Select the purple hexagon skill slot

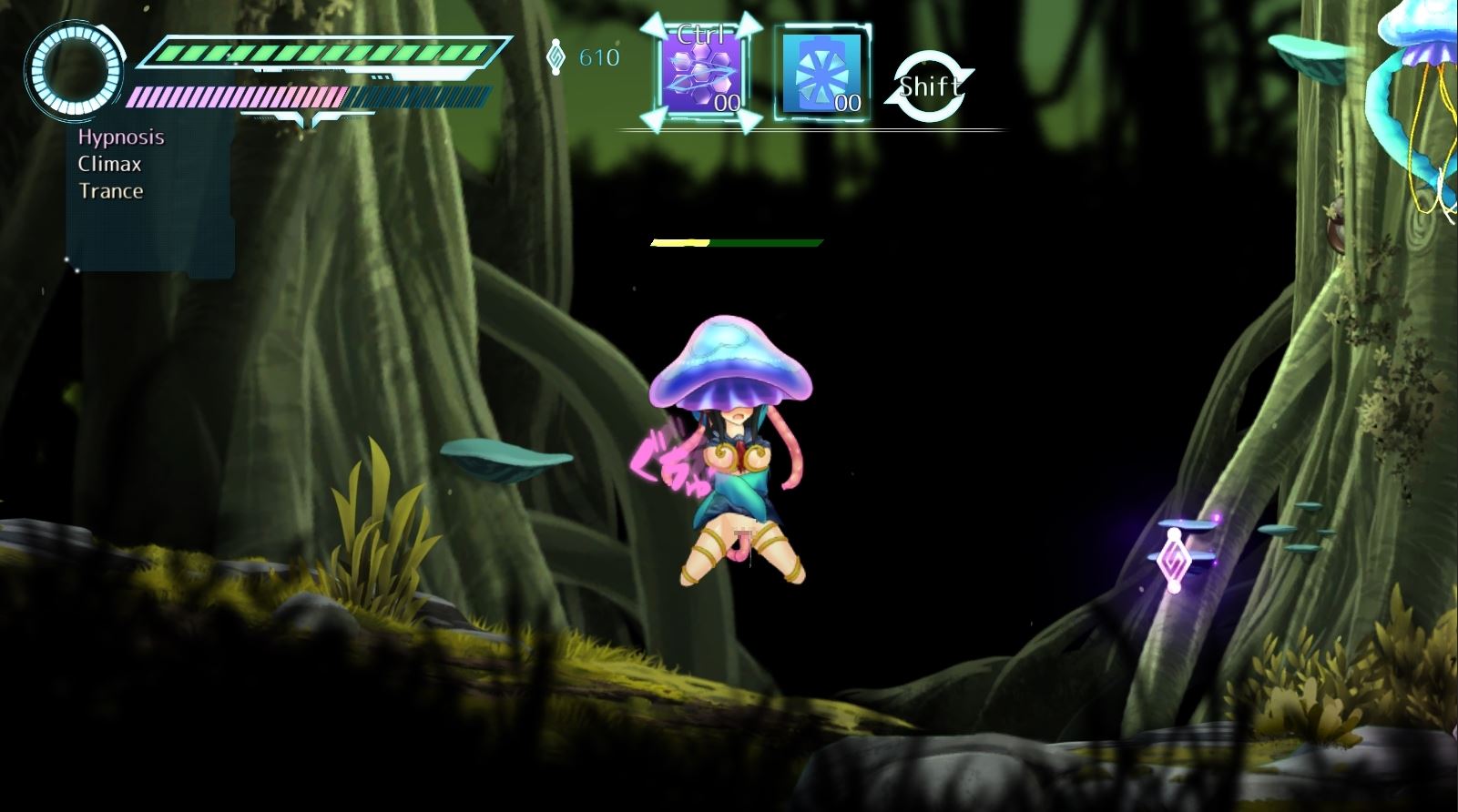700,74
